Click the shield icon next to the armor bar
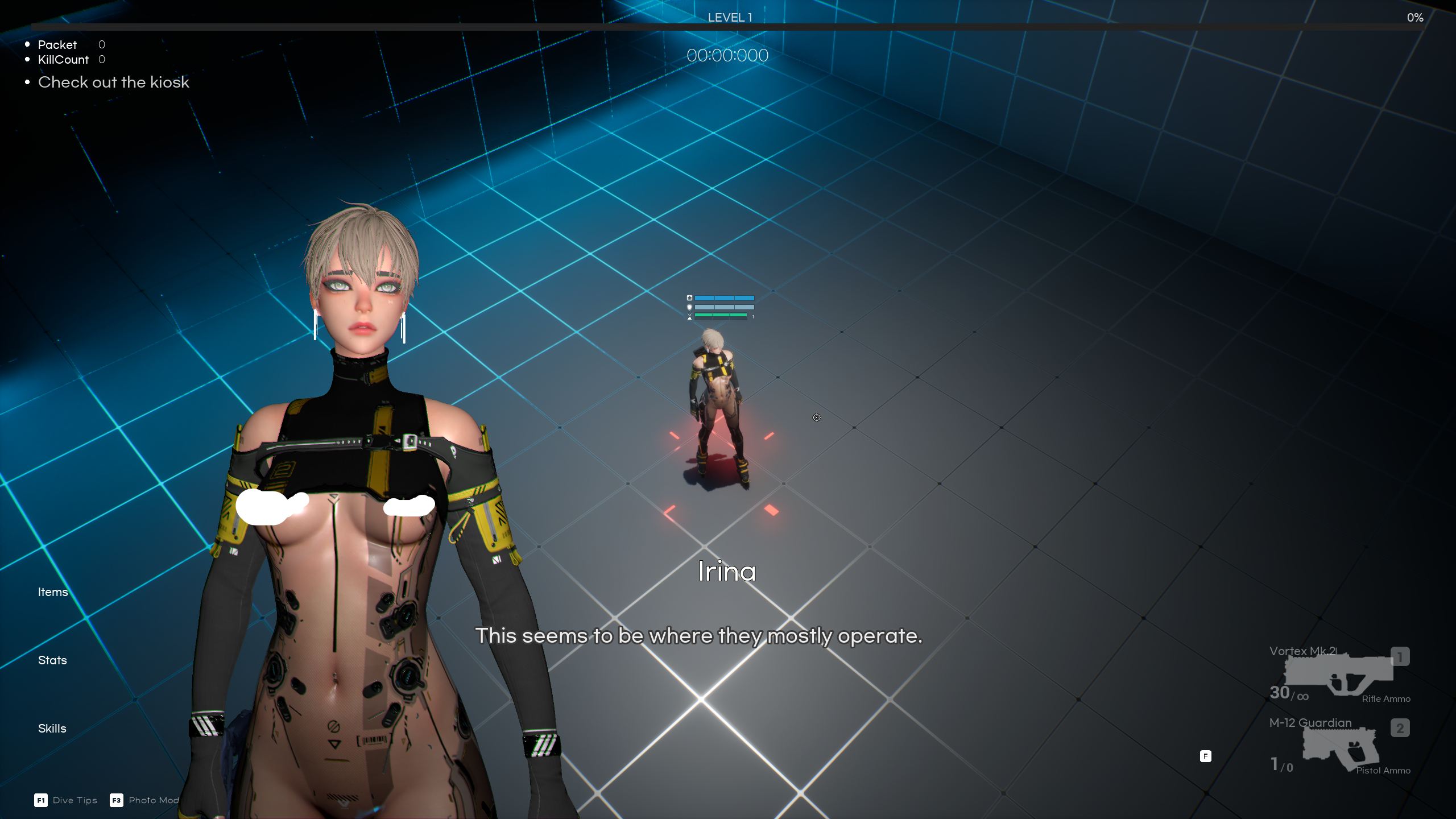 pyautogui.click(x=689, y=307)
